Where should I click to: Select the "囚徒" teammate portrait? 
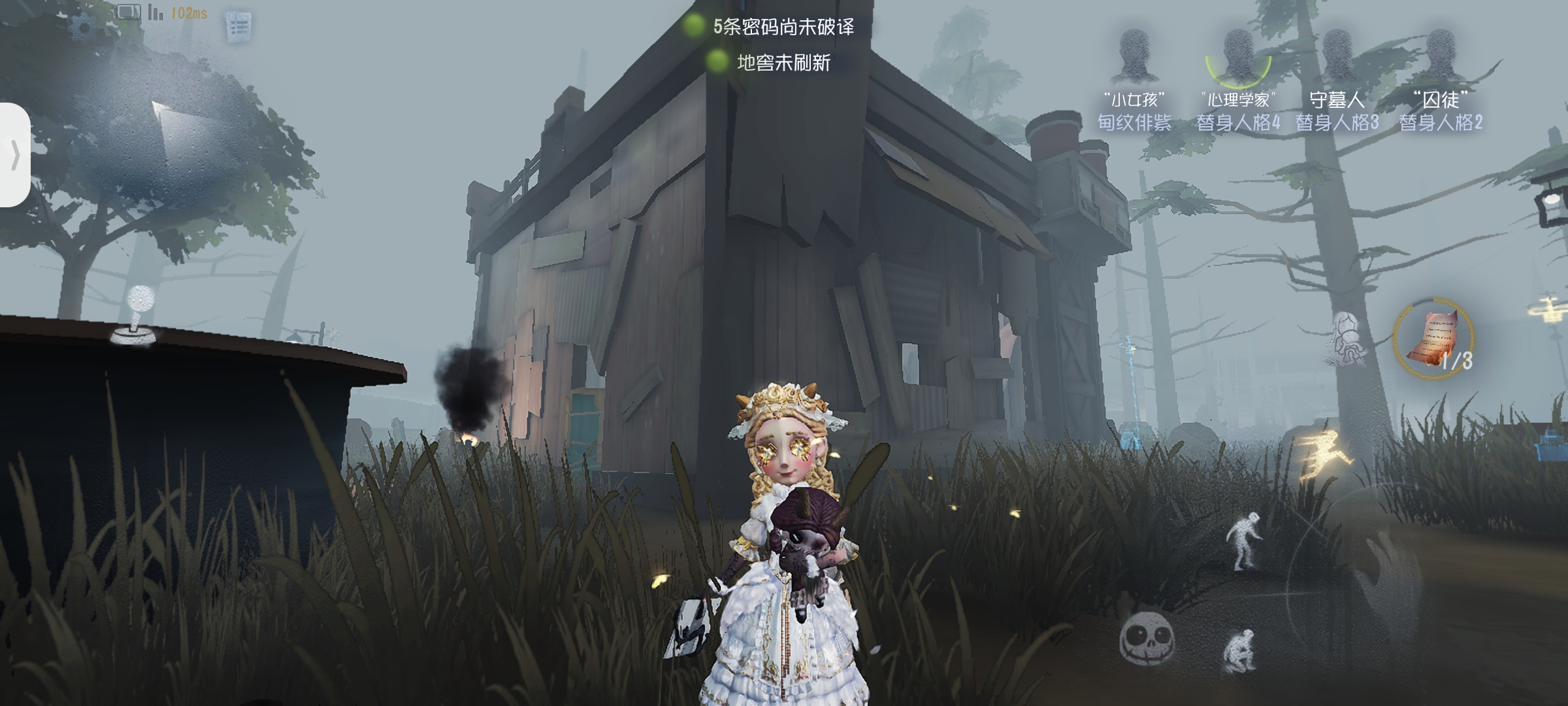1441,56
